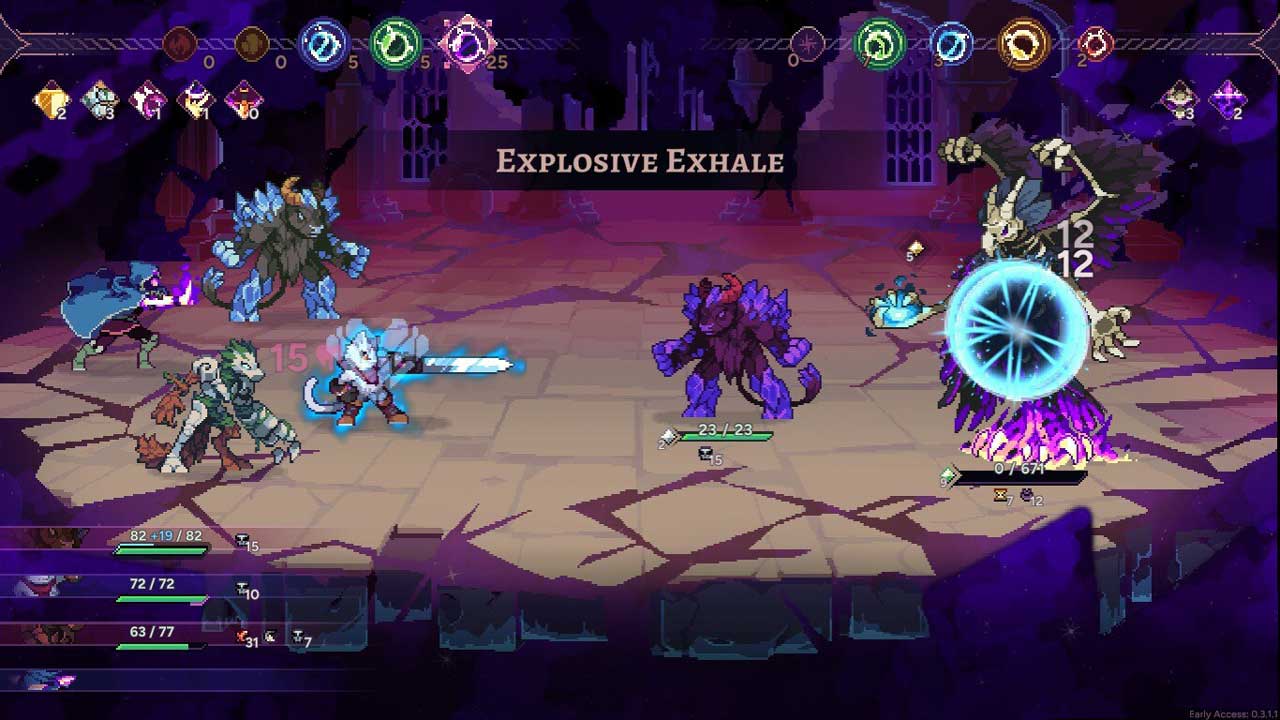Check the dimmed fire aether icon
The image size is (1280, 720).
(x=180, y=44)
